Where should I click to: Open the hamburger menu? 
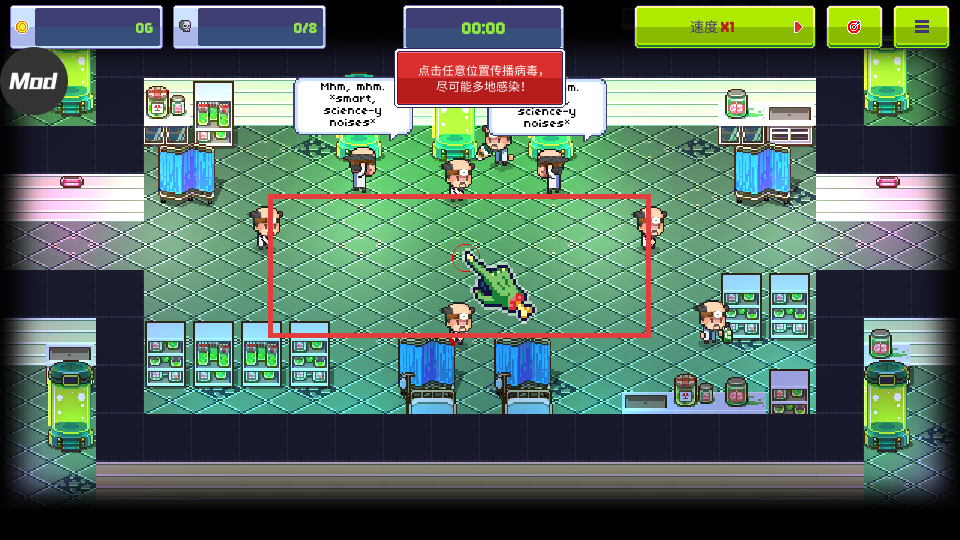pos(921,27)
